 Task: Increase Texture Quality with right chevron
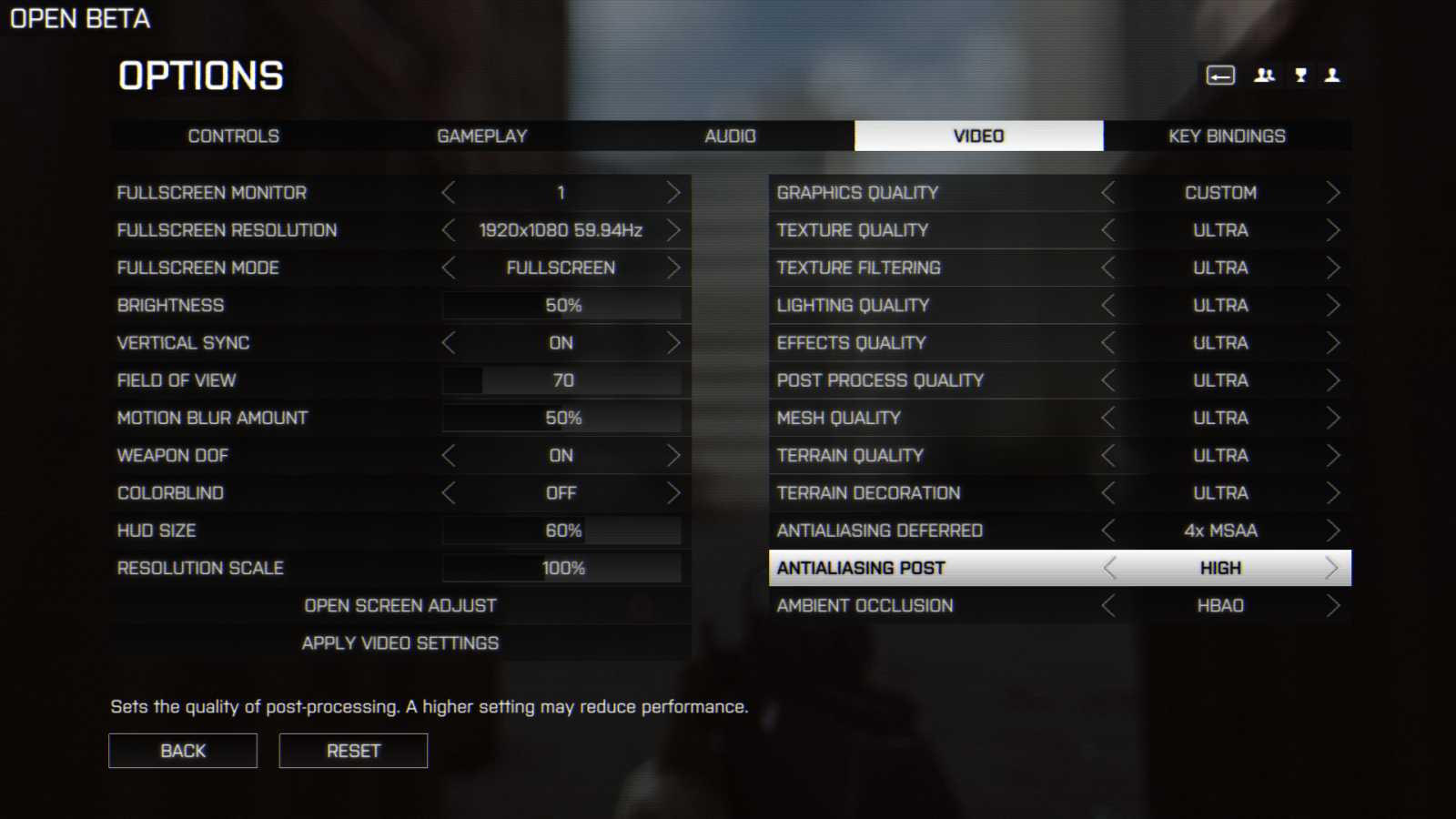pyautogui.click(x=1334, y=229)
